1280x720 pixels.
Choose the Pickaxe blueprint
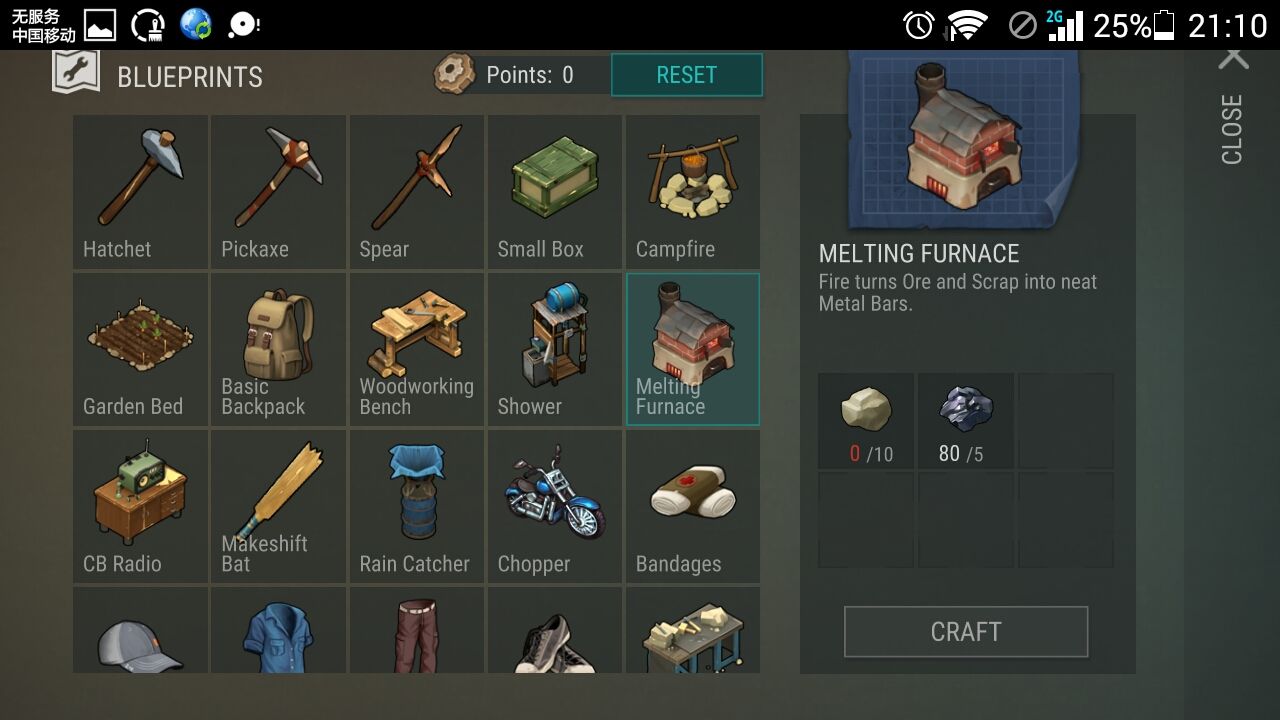[278, 192]
